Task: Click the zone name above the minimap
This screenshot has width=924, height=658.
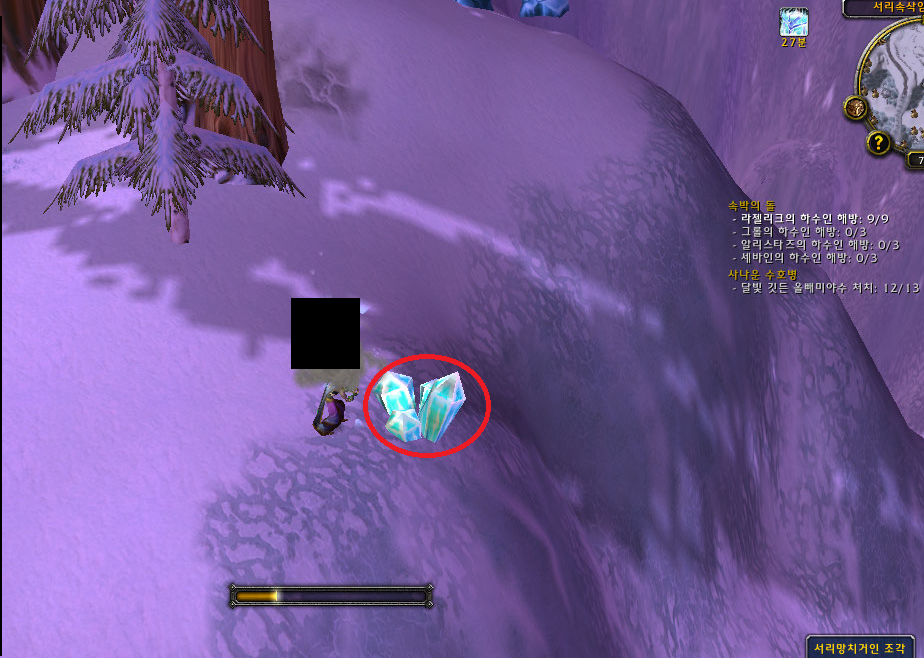Action: click(886, 8)
